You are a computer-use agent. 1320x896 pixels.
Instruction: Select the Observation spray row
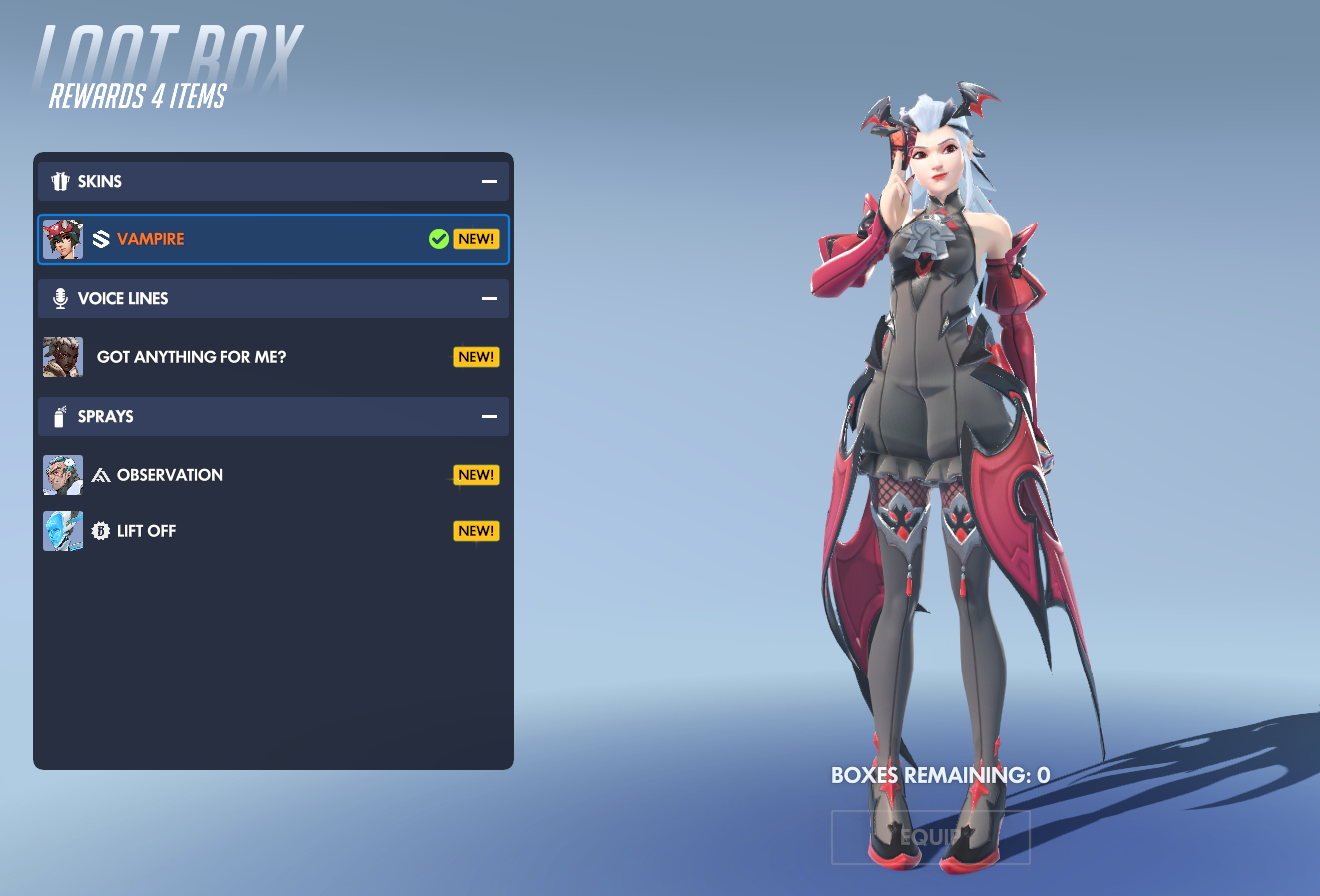(272, 475)
